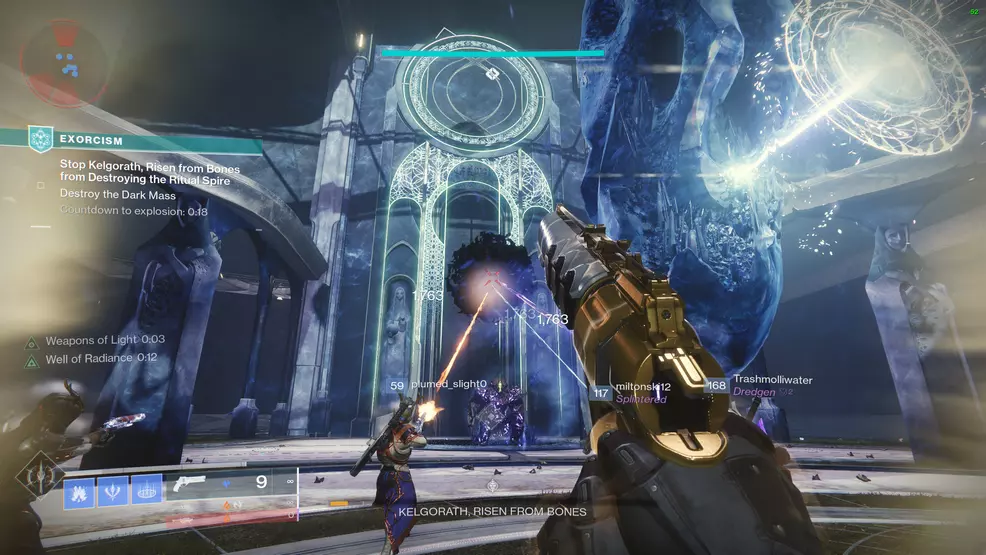Click the Well of Radiance buff icon
This screenshot has height=555, width=986.
32,359
